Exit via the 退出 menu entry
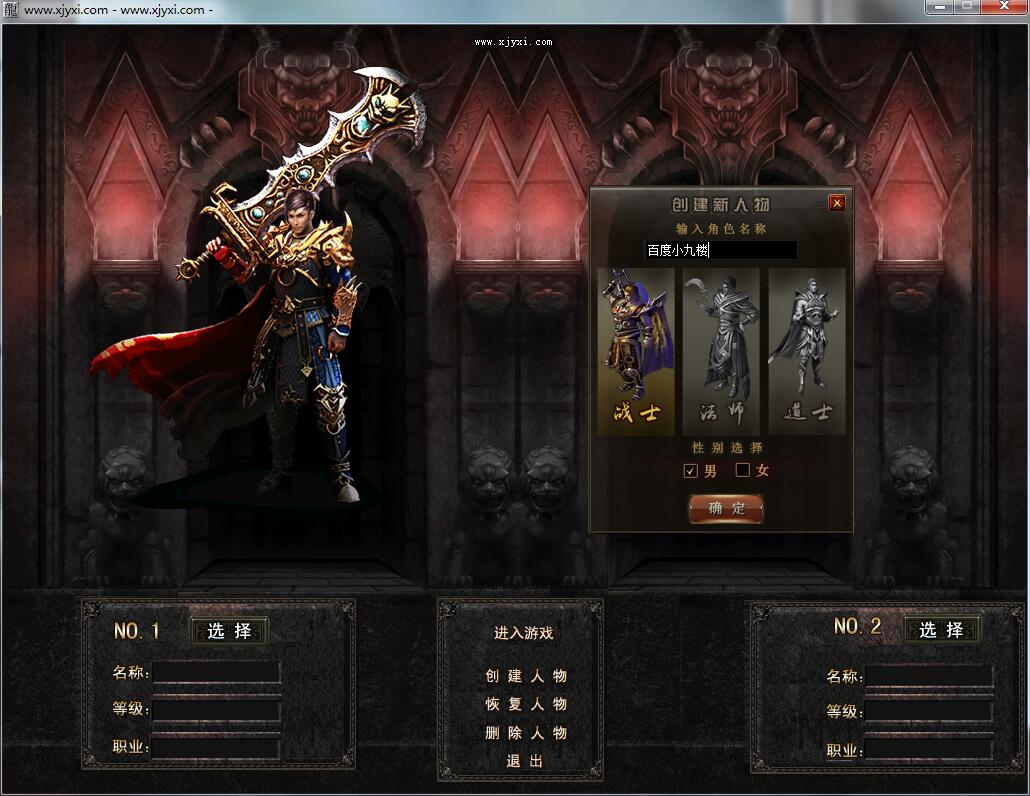The width and height of the screenshot is (1030, 796). 525,761
